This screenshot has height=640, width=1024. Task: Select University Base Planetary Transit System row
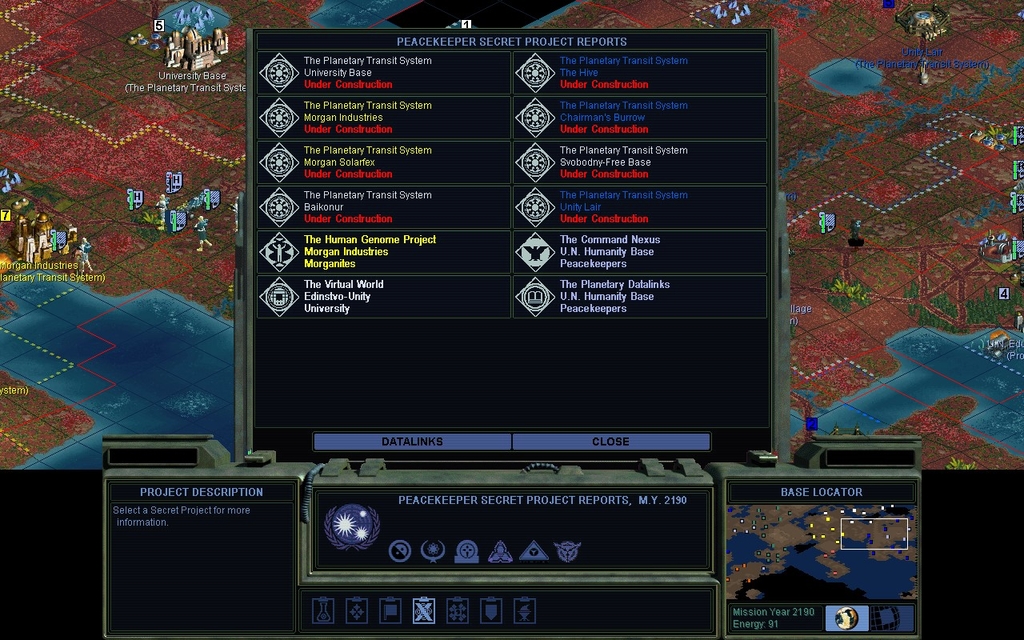click(384, 73)
